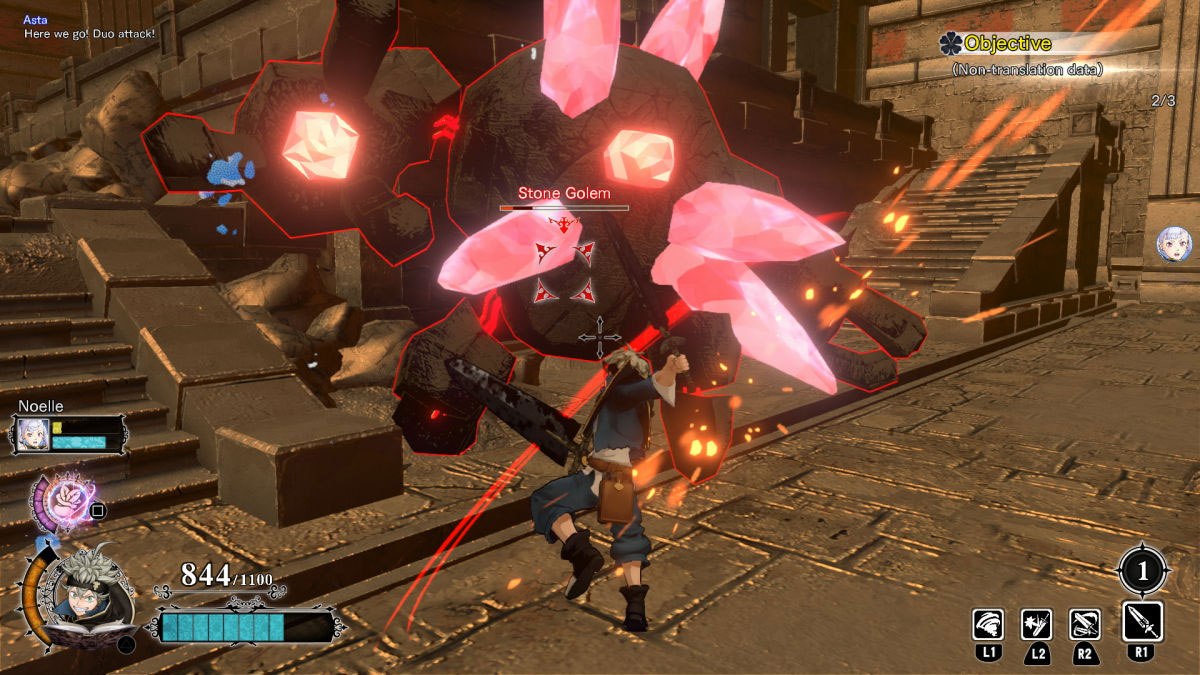The height and width of the screenshot is (675, 1200).
Task: Use the sword burst skill icon
Action: (x=1036, y=624)
